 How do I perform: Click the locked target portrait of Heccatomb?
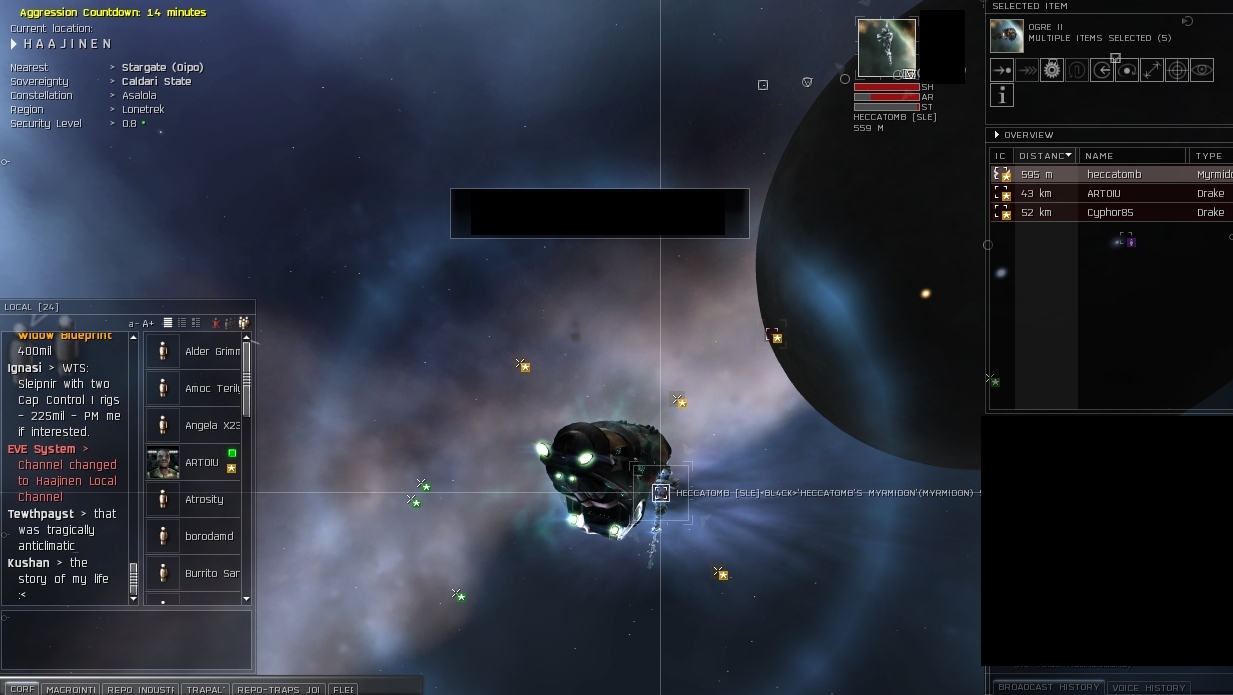coord(886,48)
